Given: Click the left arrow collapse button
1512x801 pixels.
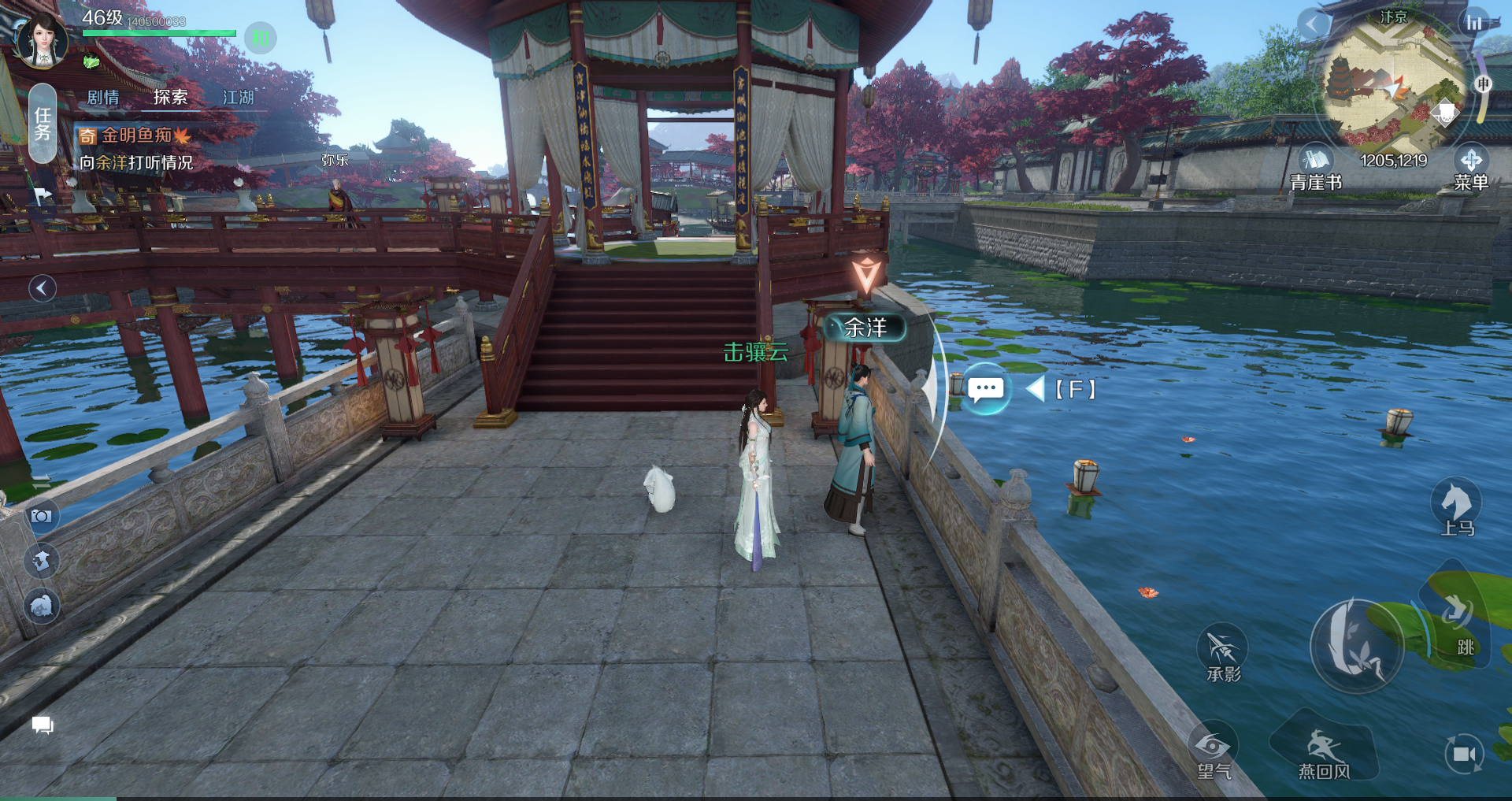Looking at the screenshot, I should tap(43, 288).
